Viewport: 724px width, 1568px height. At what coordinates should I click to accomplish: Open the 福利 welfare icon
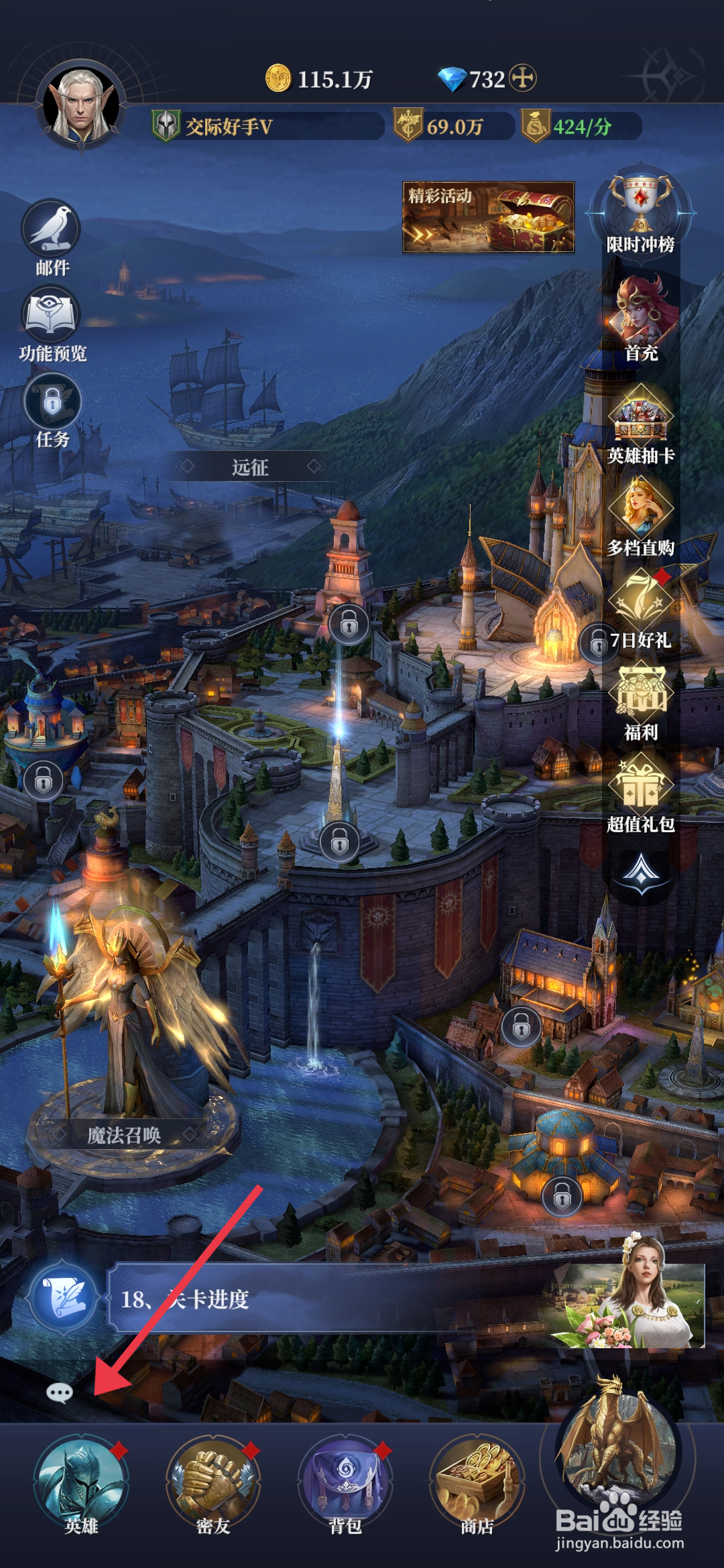[641, 699]
